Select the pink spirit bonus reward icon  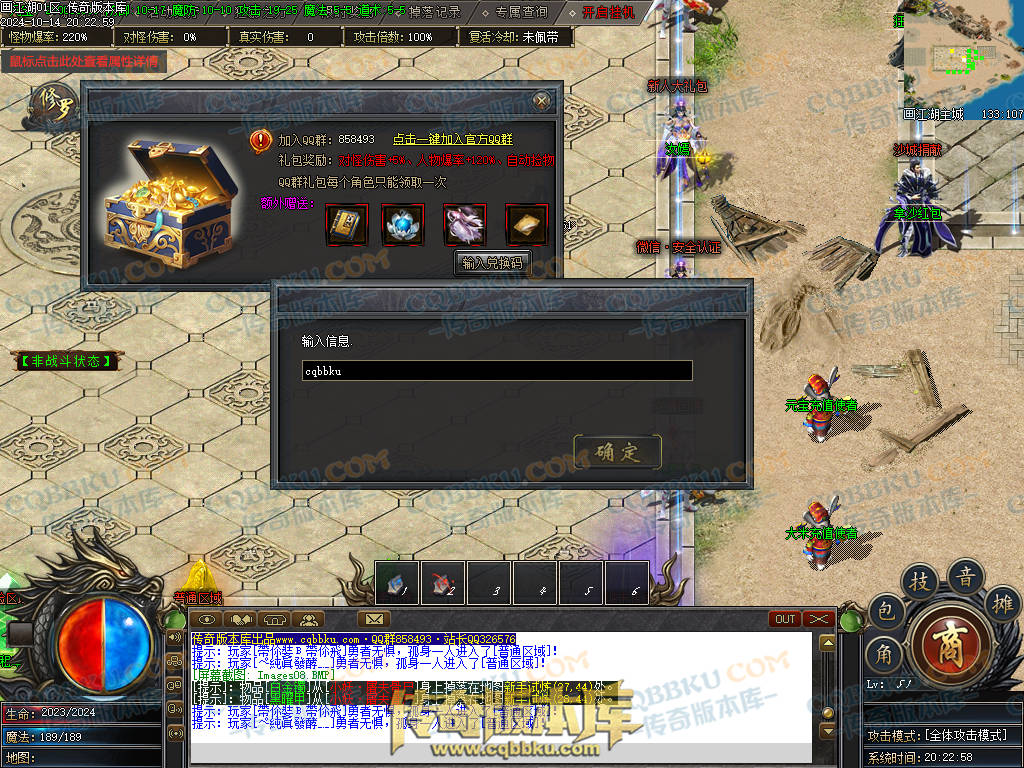(x=465, y=224)
